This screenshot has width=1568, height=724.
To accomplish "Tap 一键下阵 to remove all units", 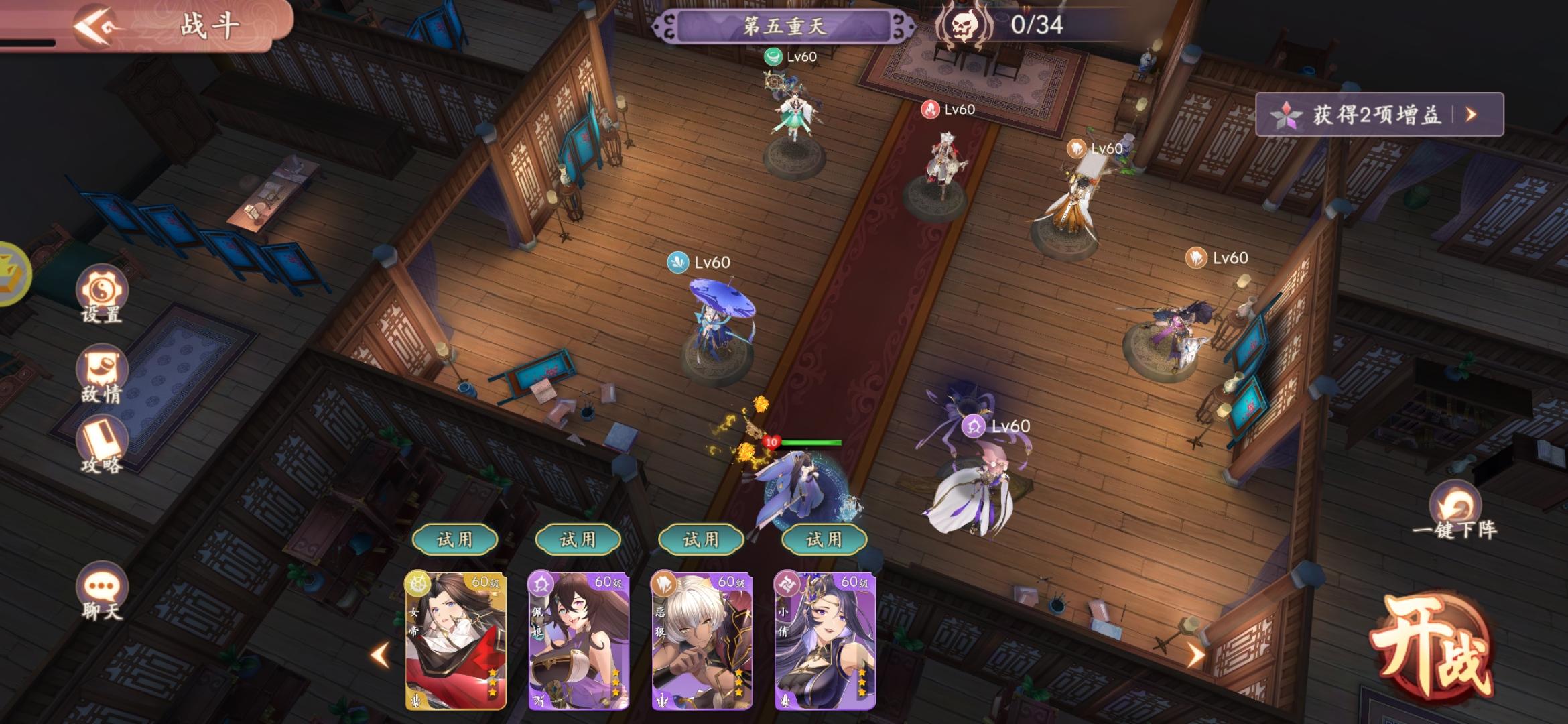I will coord(1454,511).
